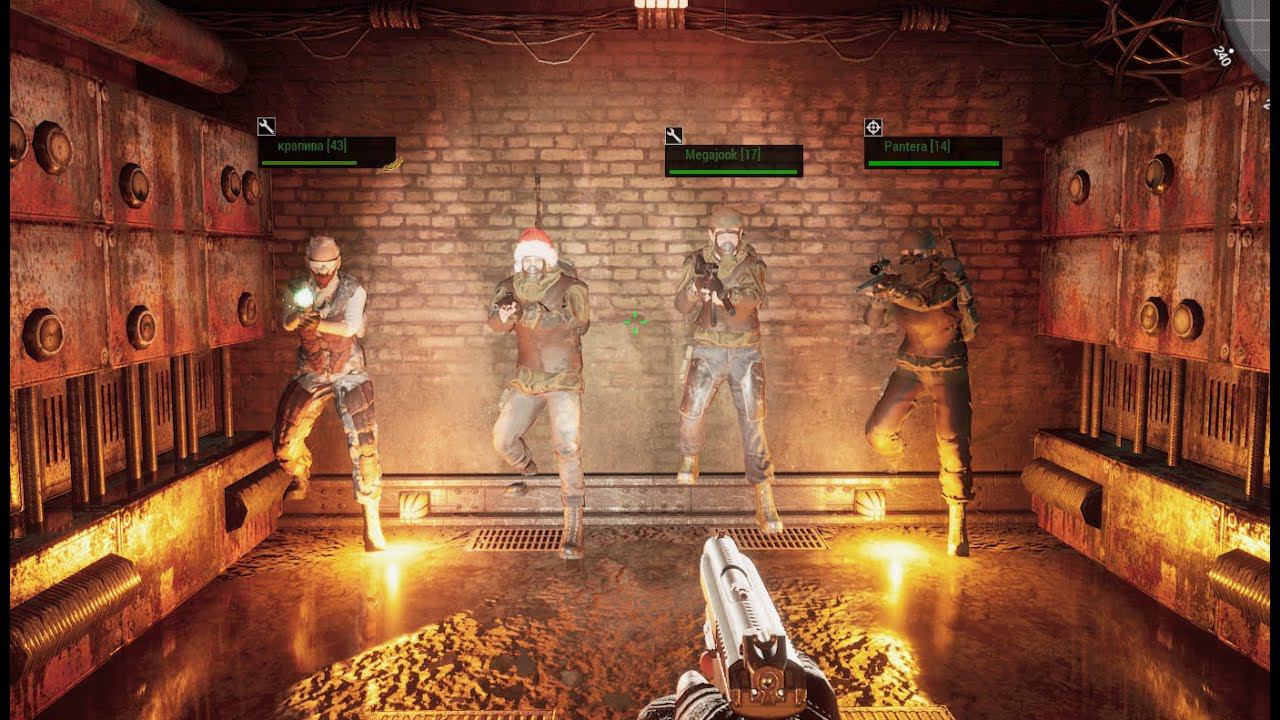This screenshot has width=1280, height=720.
Task: Click the wrench class icon above Megajook
Action: pyautogui.click(x=673, y=135)
